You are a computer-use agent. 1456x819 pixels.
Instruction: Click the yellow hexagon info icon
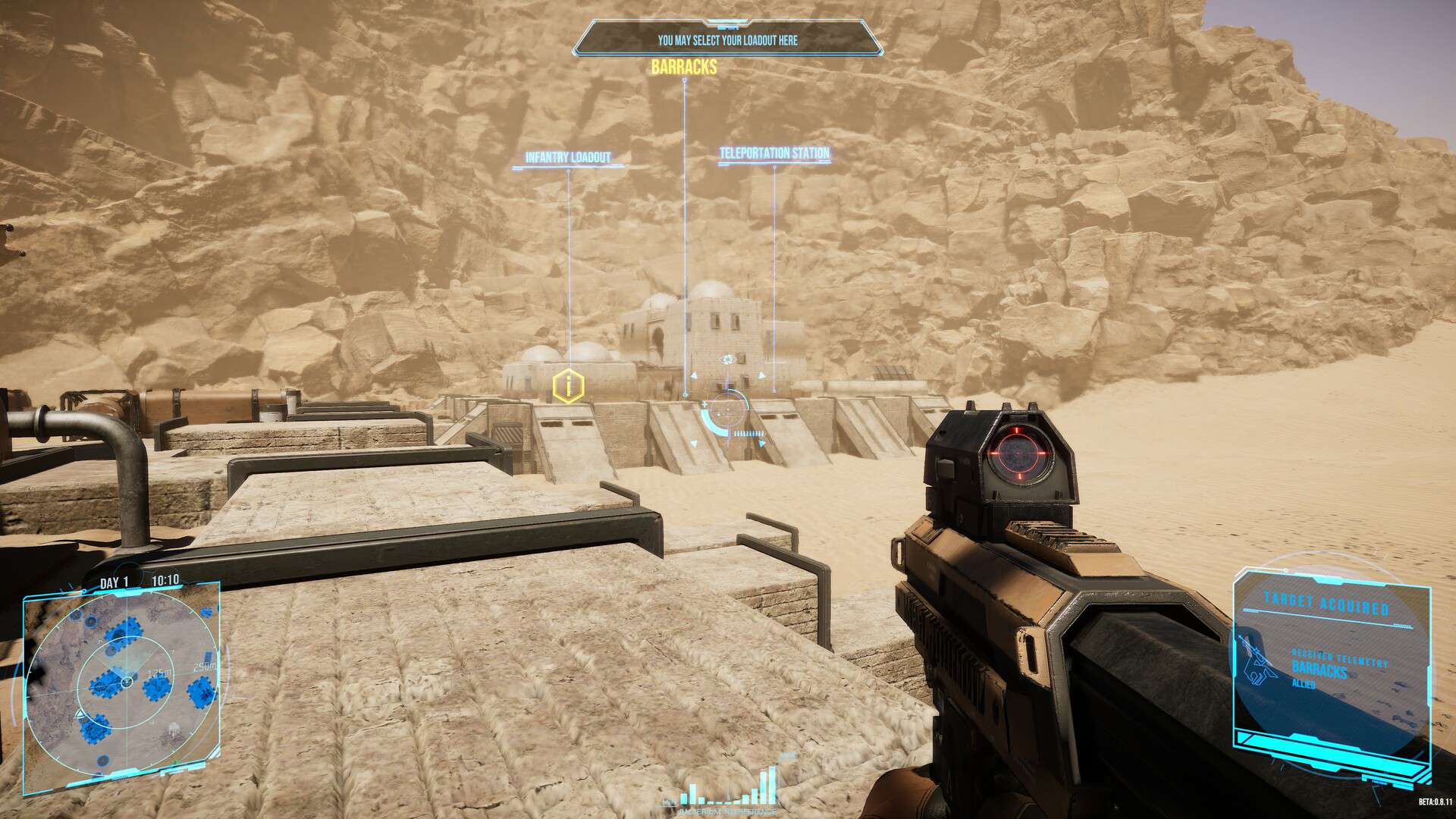(x=567, y=386)
